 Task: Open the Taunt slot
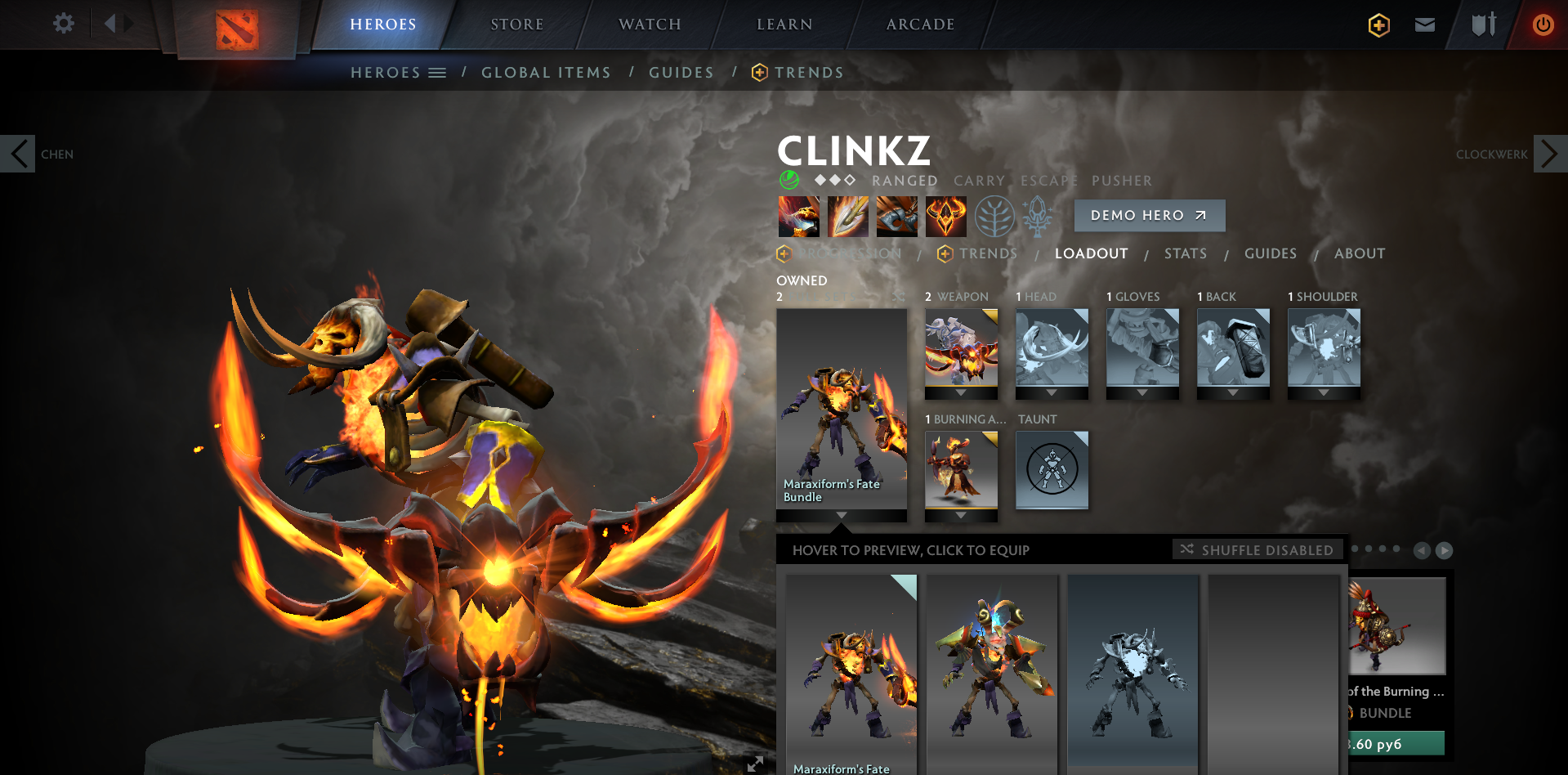1052,469
